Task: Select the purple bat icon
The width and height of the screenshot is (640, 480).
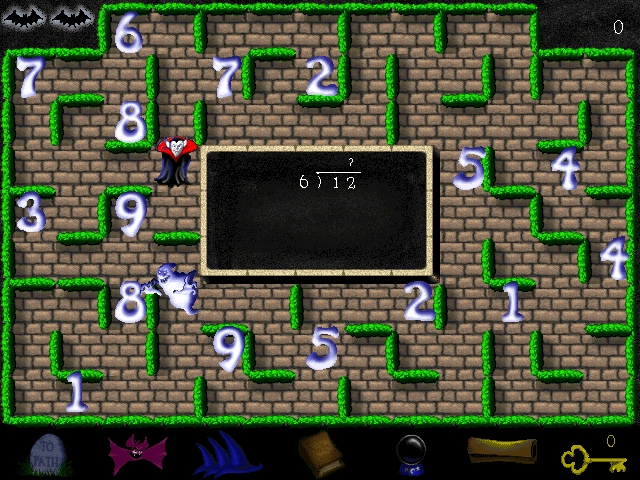Action: 139,455
